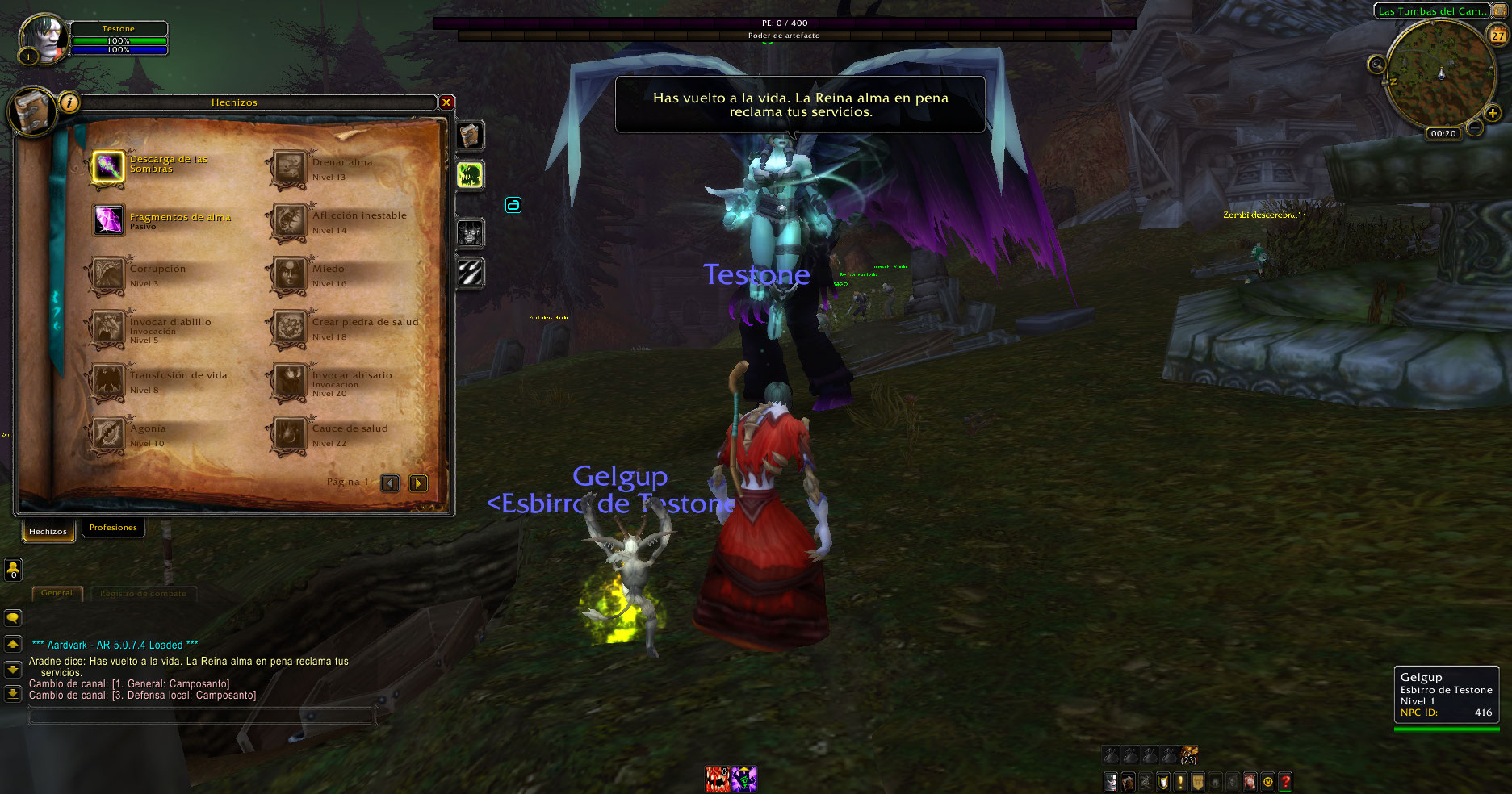Open the red question mark help button
The image size is (1512, 794).
pyautogui.click(x=1285, y=781)
